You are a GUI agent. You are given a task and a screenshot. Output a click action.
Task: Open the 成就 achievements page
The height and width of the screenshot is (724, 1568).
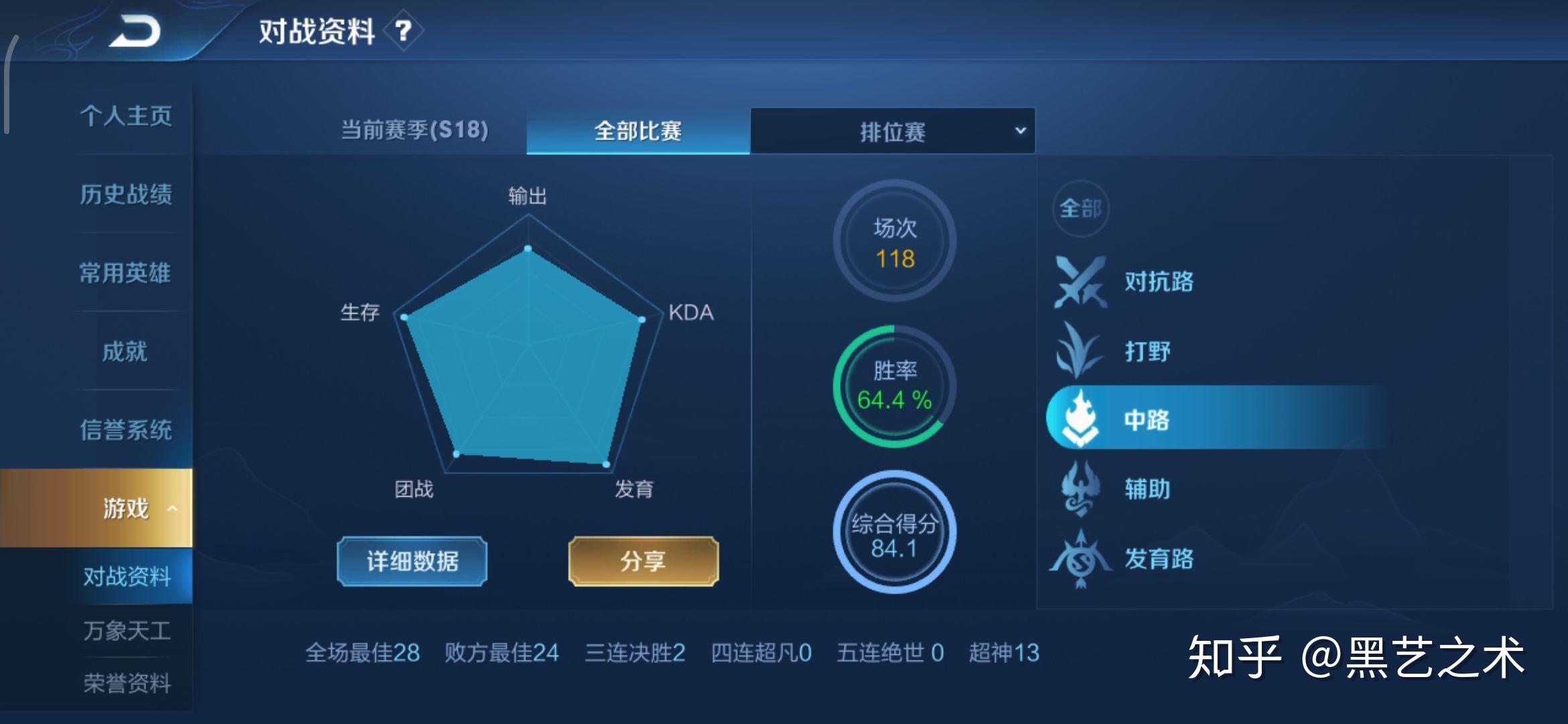tap(126, 351)
